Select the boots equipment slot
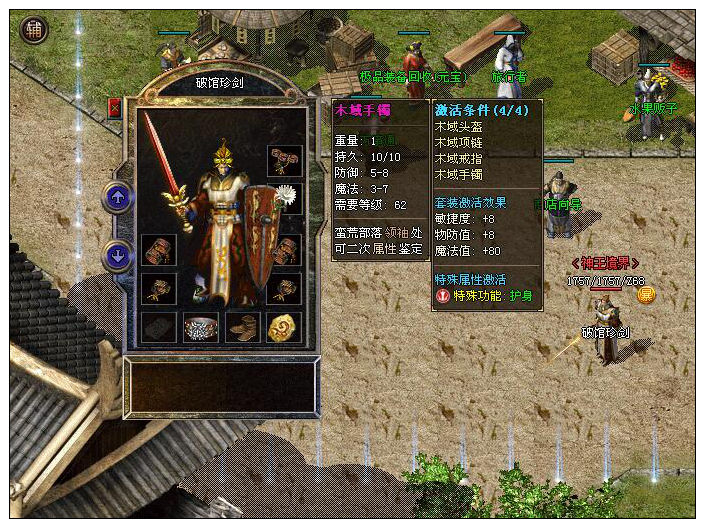The image size is (704, 527). 243,327
